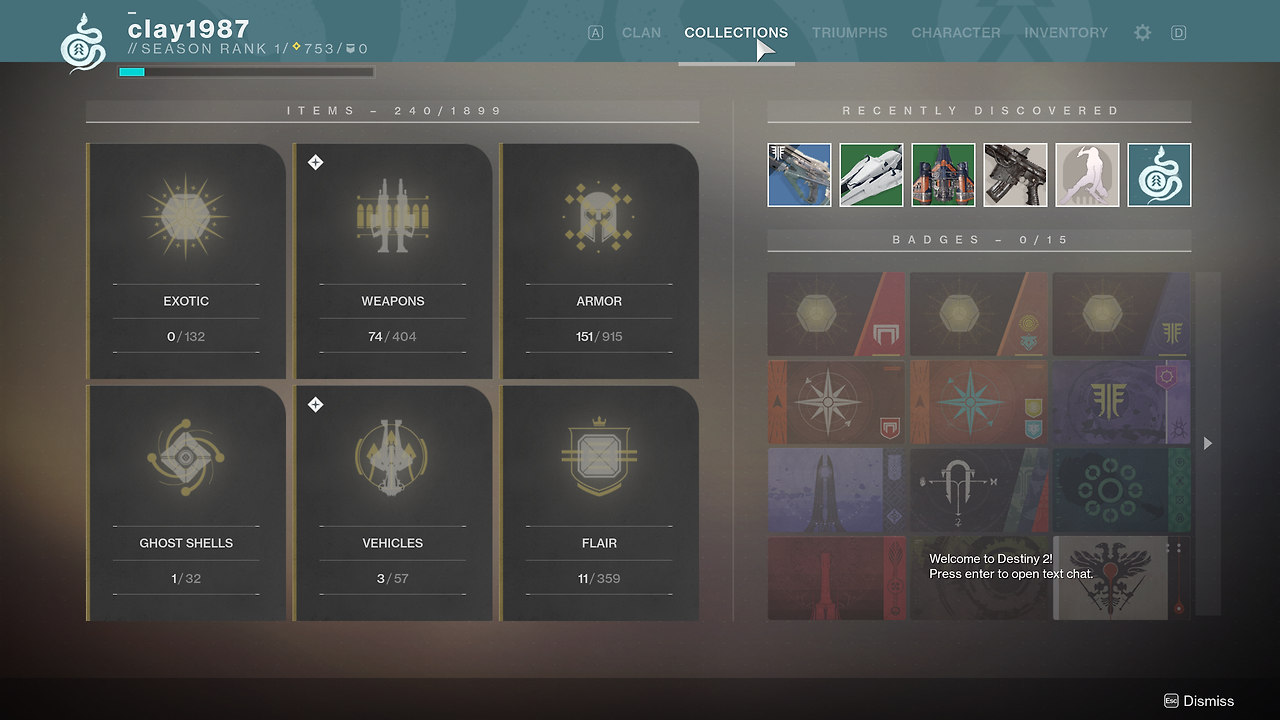Switch to the Clan tab
The width and height of the screenshot is (1280, 720).
click(641, 33)
